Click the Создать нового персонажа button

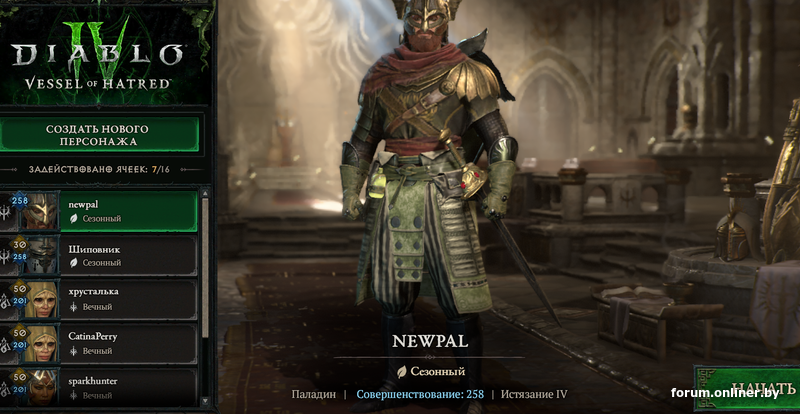[x=98, y=135]
